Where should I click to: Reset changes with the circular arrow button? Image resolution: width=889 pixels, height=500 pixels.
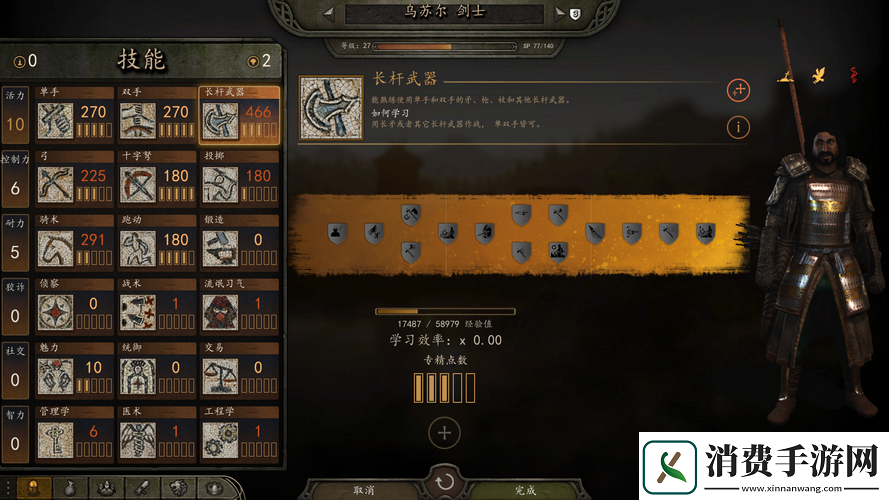[x=444, y=482]
